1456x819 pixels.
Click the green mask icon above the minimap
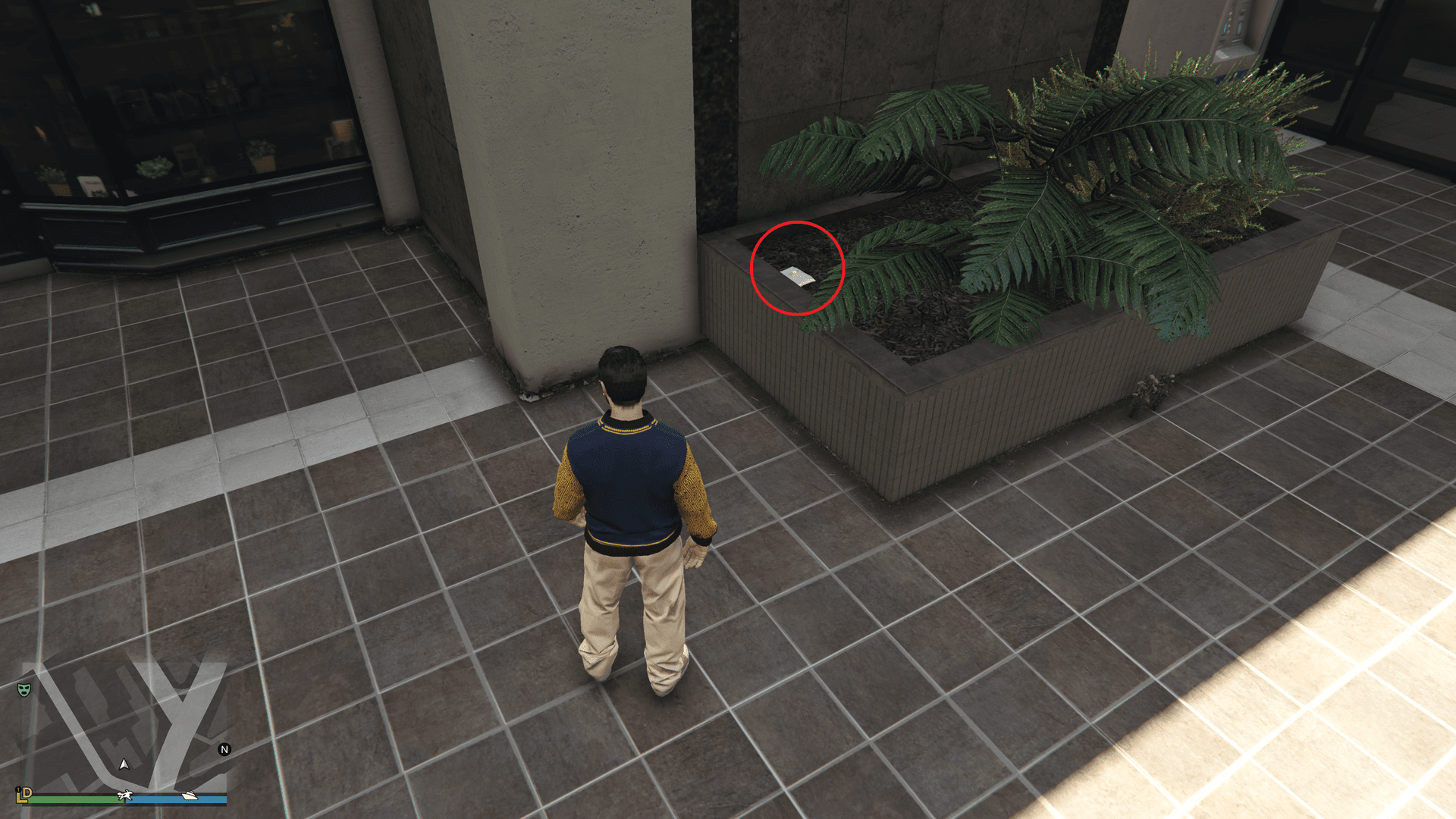pos(24,690)
